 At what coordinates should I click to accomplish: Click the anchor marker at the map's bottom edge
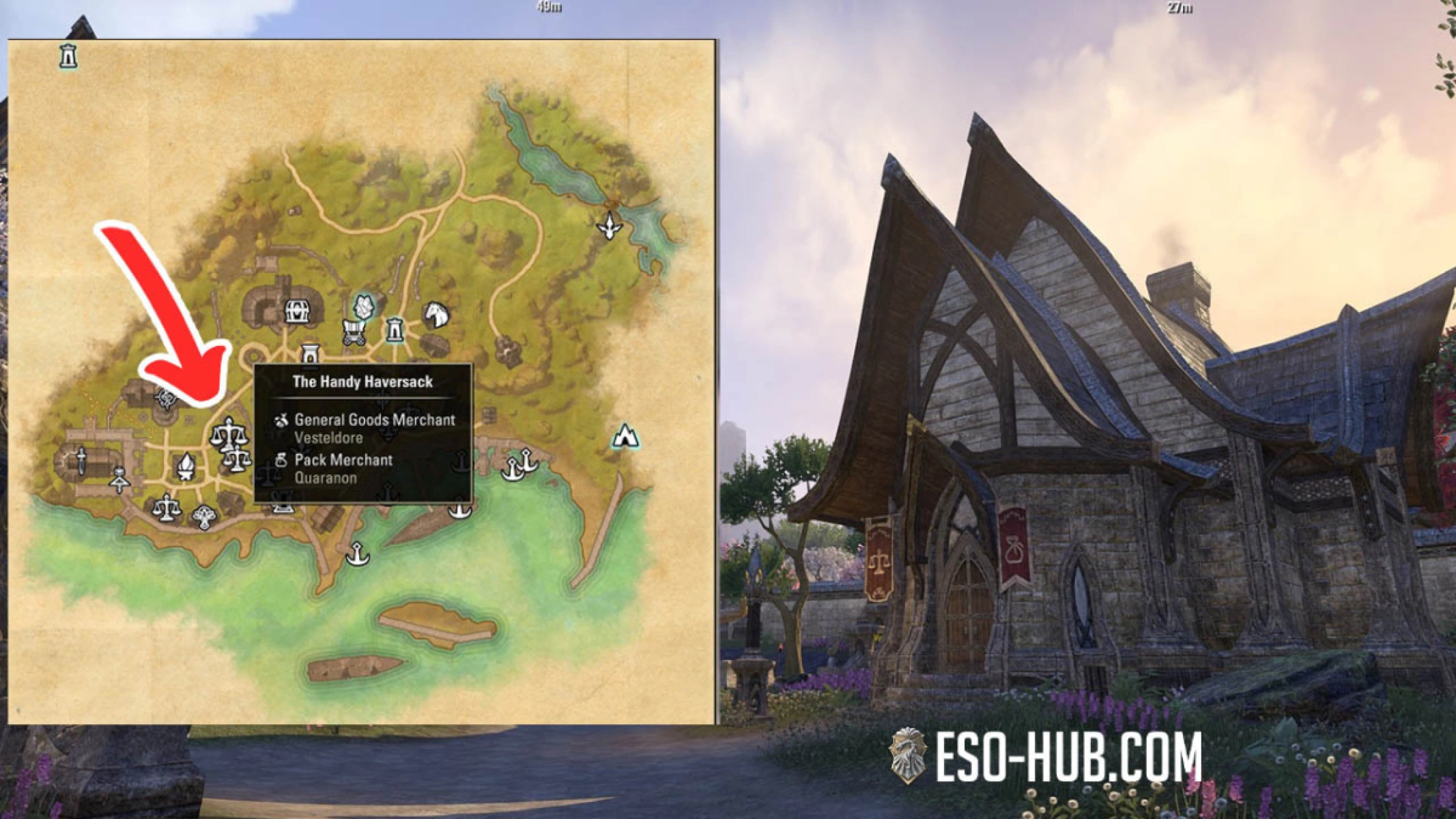point(356,553)
